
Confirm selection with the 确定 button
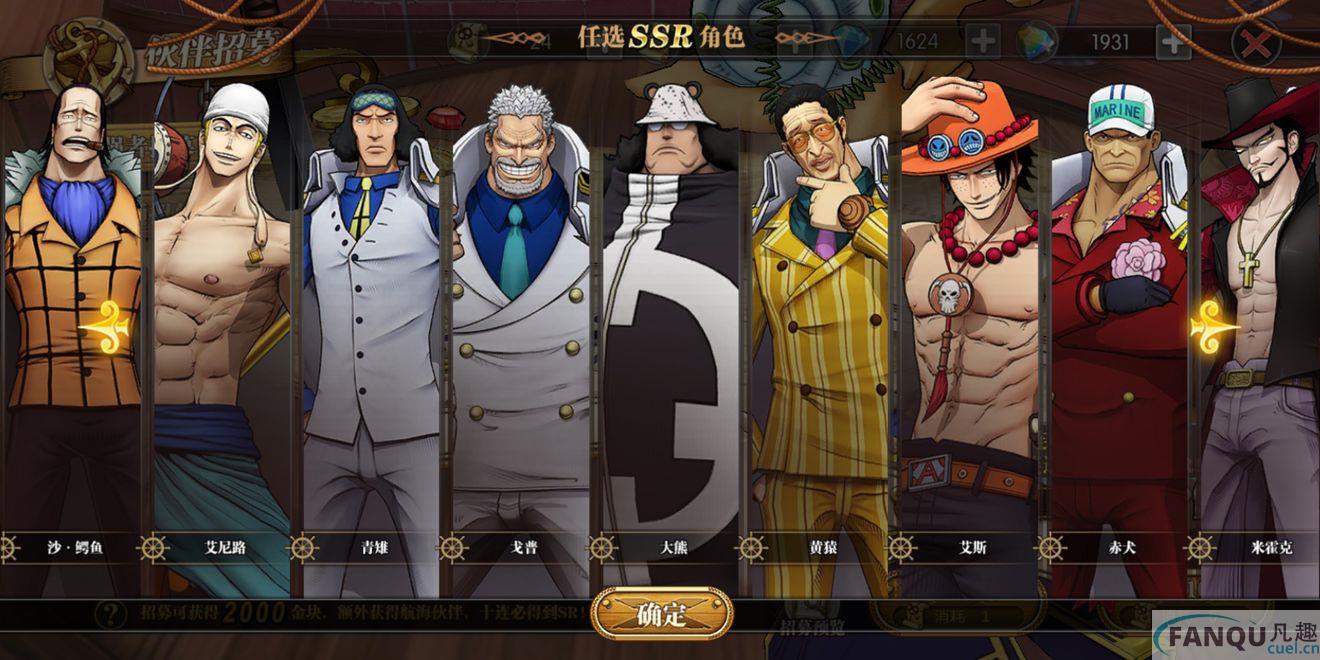[x=661, y=614]
